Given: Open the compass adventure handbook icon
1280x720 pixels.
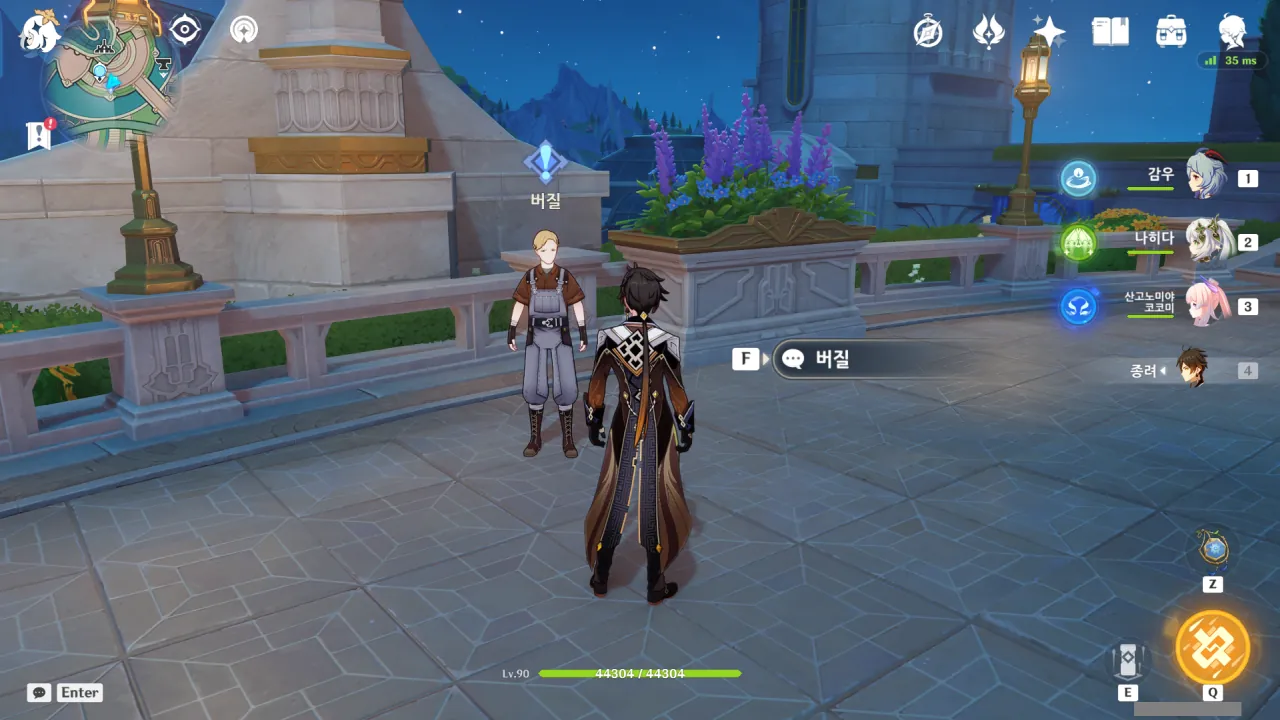Looking at the screenshot, I should (x=928, y=32).
